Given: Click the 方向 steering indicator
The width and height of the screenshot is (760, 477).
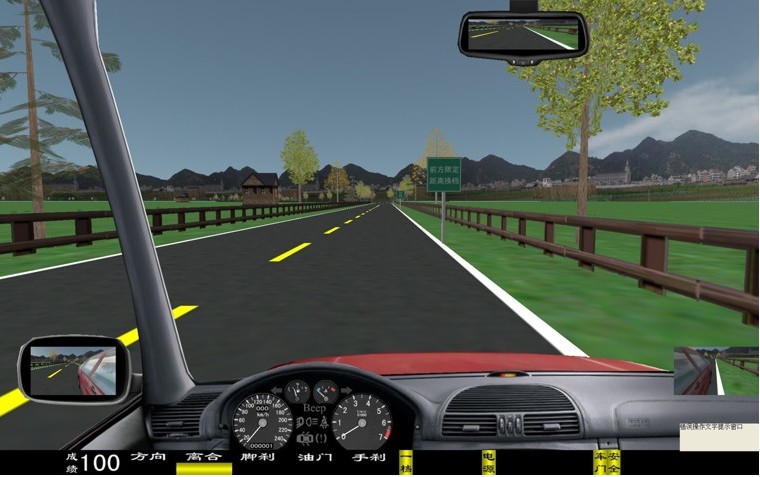Looking at the screenshot, I should [x=148, y=458].
